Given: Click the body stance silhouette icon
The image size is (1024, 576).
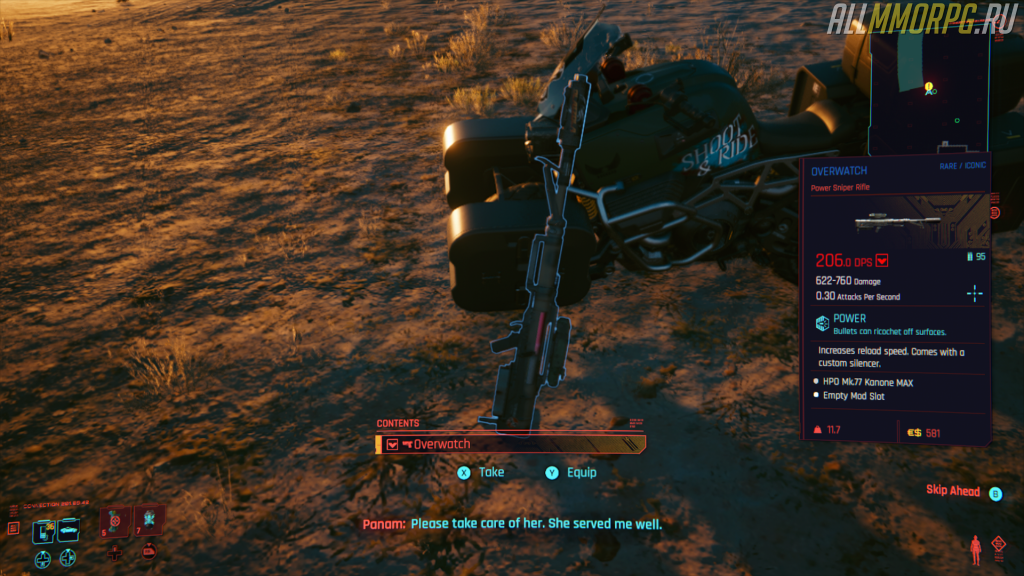Looking at the screenshot, I should coord(974,549).
